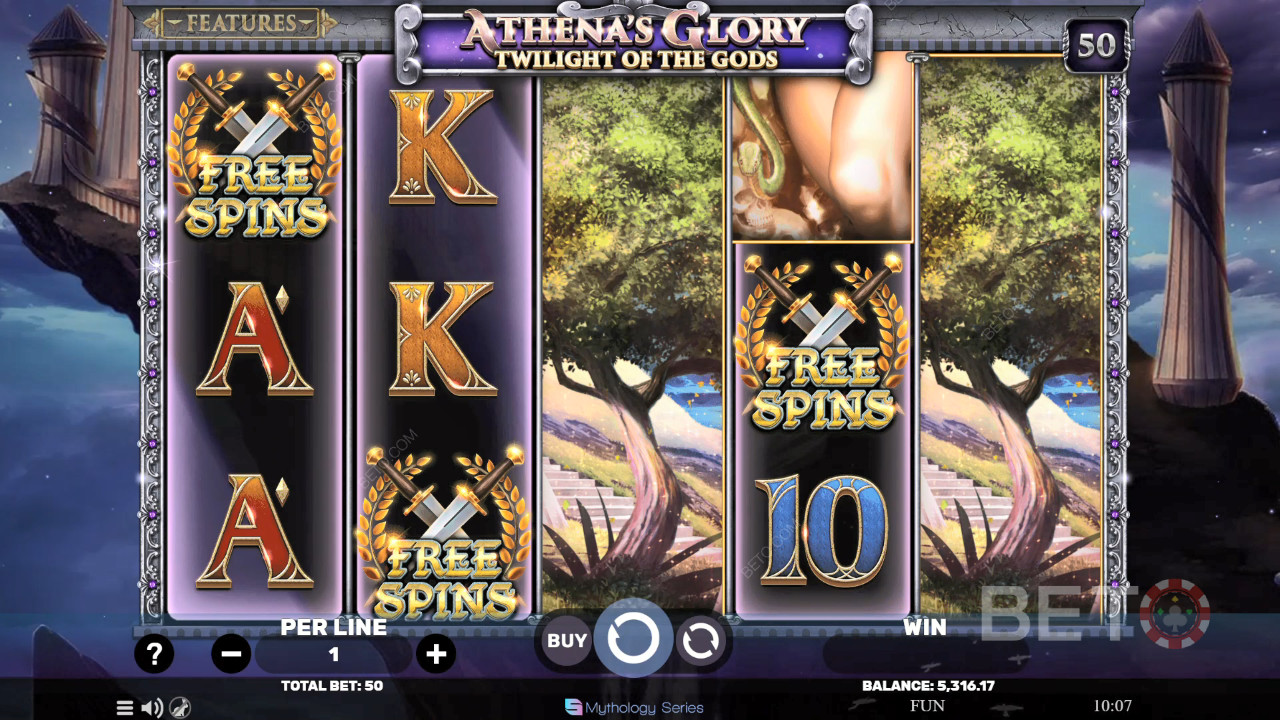
Task: Click the Mythology Series logo
Action: tap(634, 708)
